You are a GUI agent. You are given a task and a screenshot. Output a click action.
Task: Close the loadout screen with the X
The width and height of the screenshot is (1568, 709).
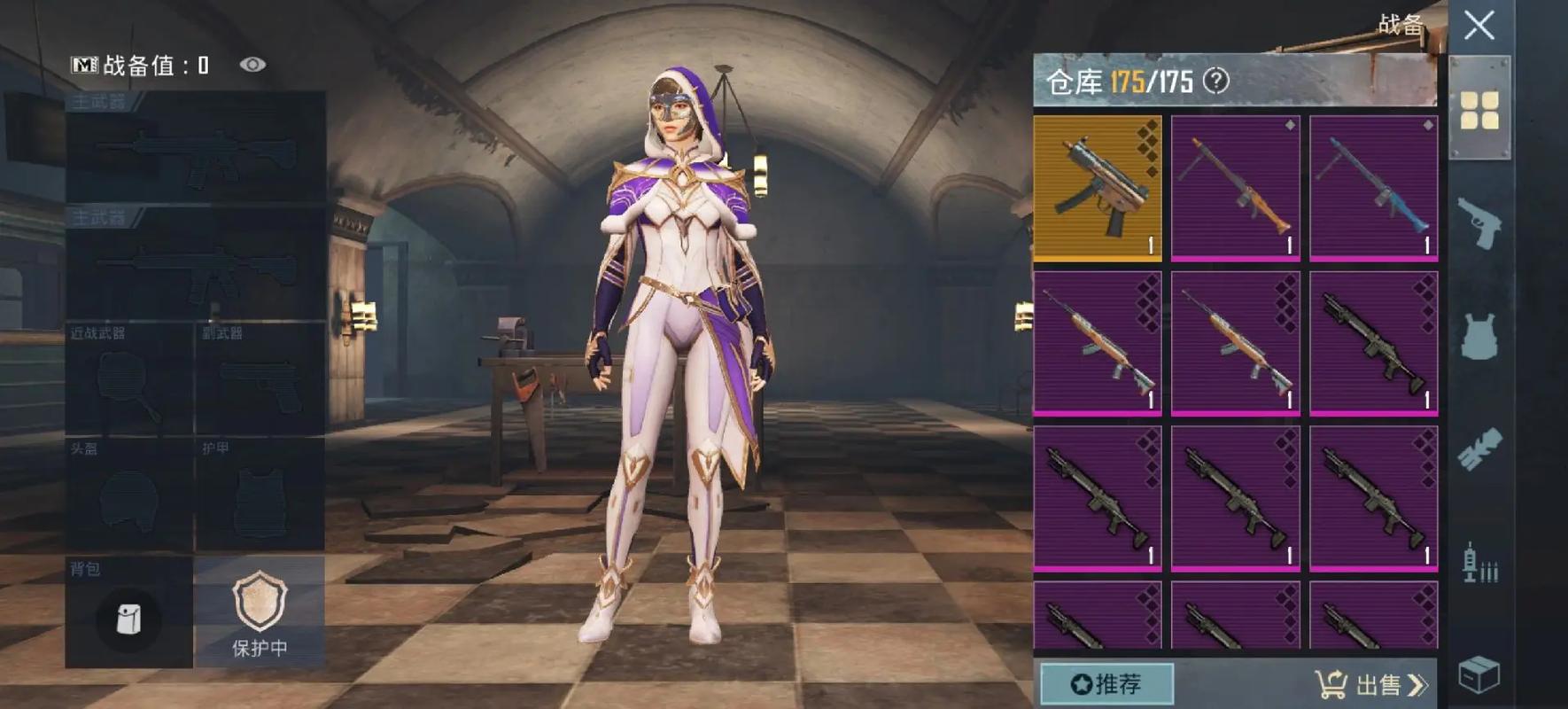(x=1479, y=26)
